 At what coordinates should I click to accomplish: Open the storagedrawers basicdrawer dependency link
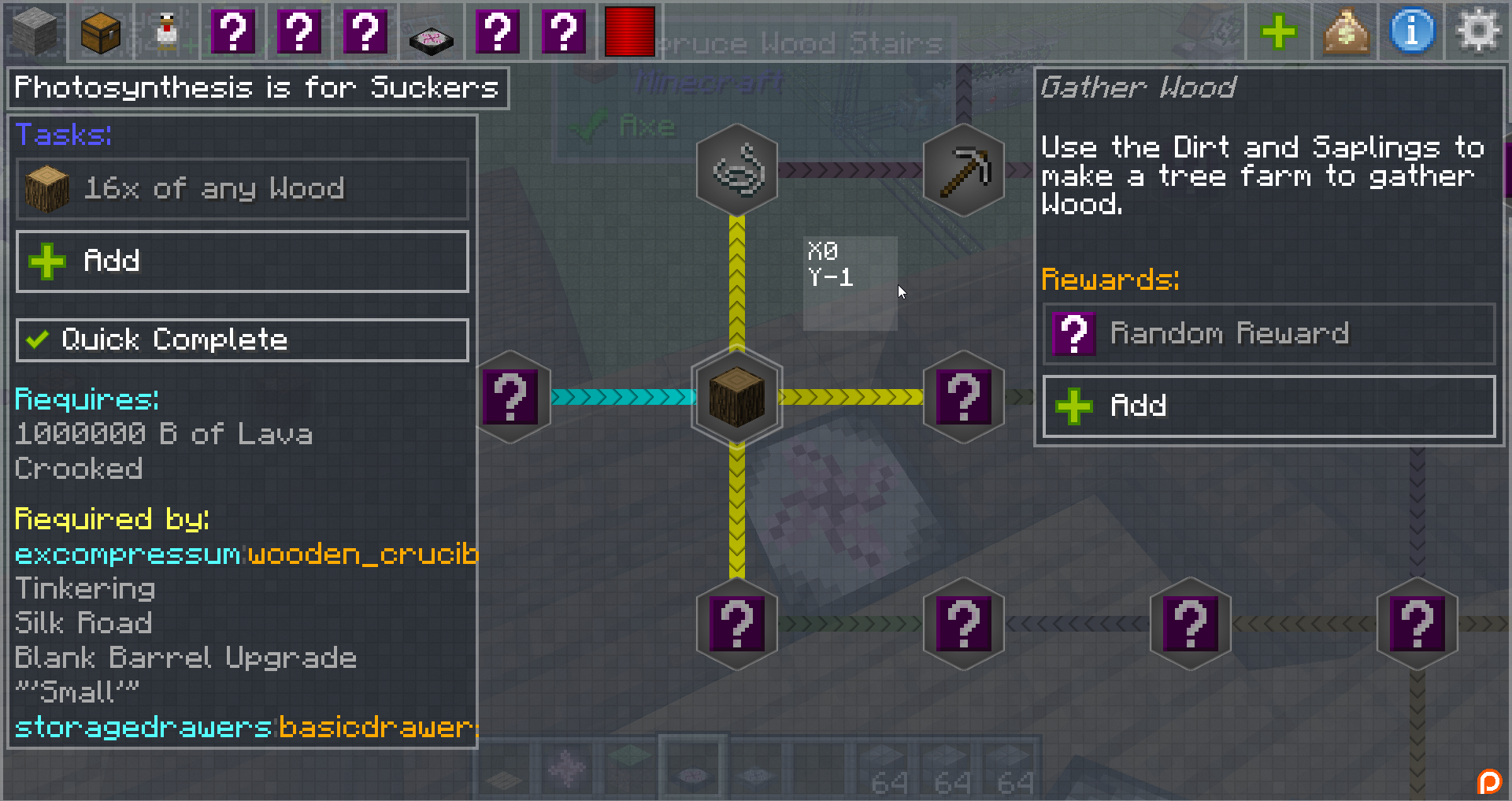pos(246,727)
